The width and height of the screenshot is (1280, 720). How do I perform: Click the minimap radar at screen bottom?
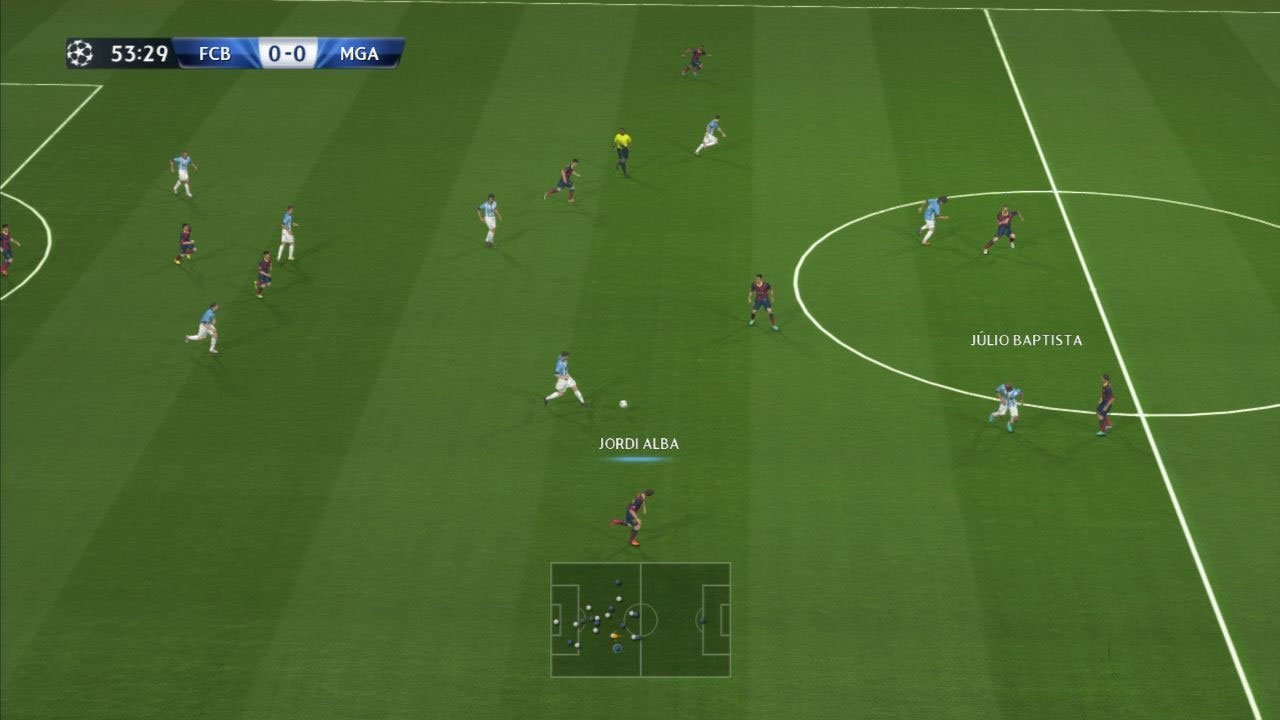pos(641,620)
